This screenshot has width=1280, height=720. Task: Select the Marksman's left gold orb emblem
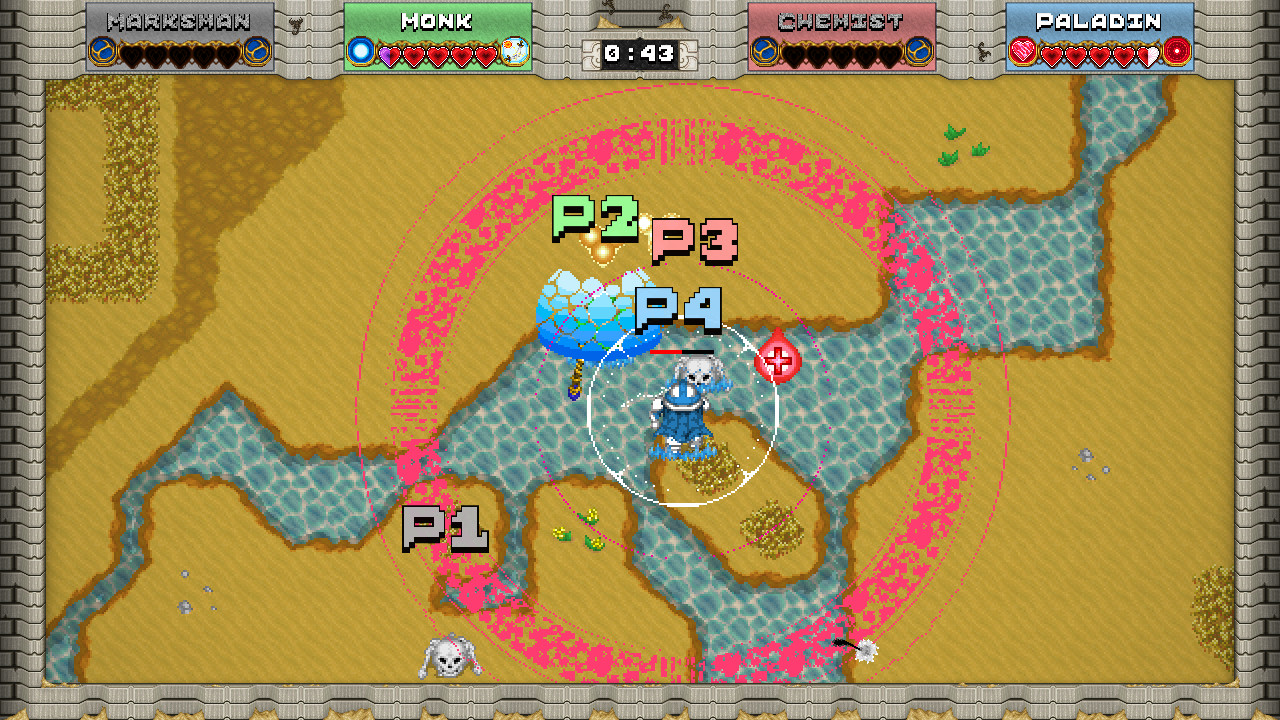[x=103, y=52]
